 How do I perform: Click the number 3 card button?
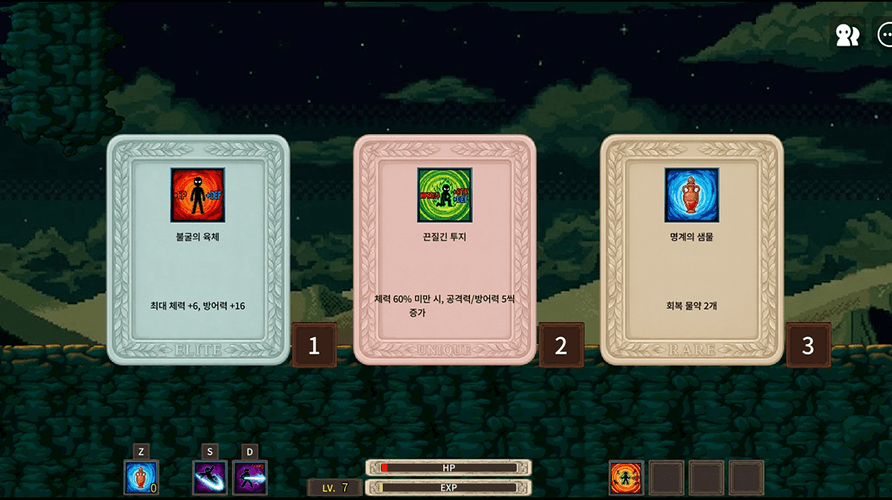tap(808, 346)
